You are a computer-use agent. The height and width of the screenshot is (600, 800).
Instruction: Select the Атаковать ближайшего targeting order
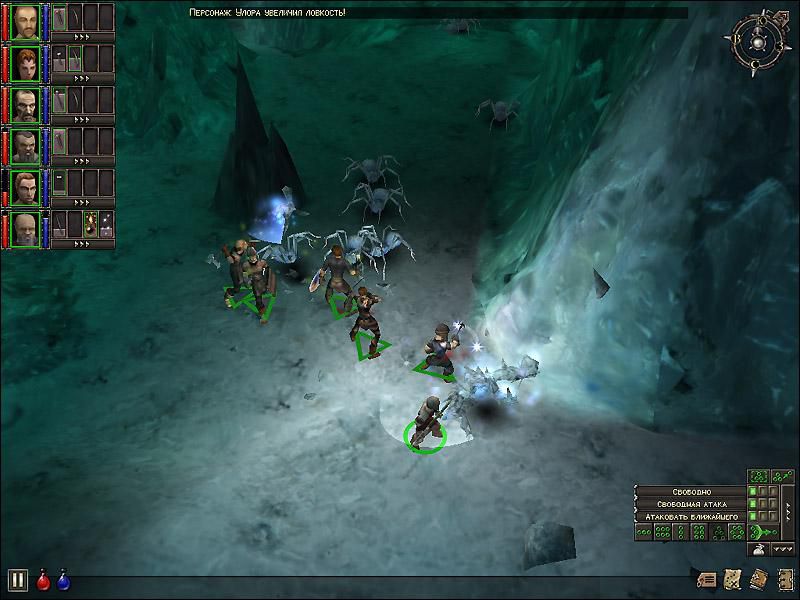[x=690, y=516]
